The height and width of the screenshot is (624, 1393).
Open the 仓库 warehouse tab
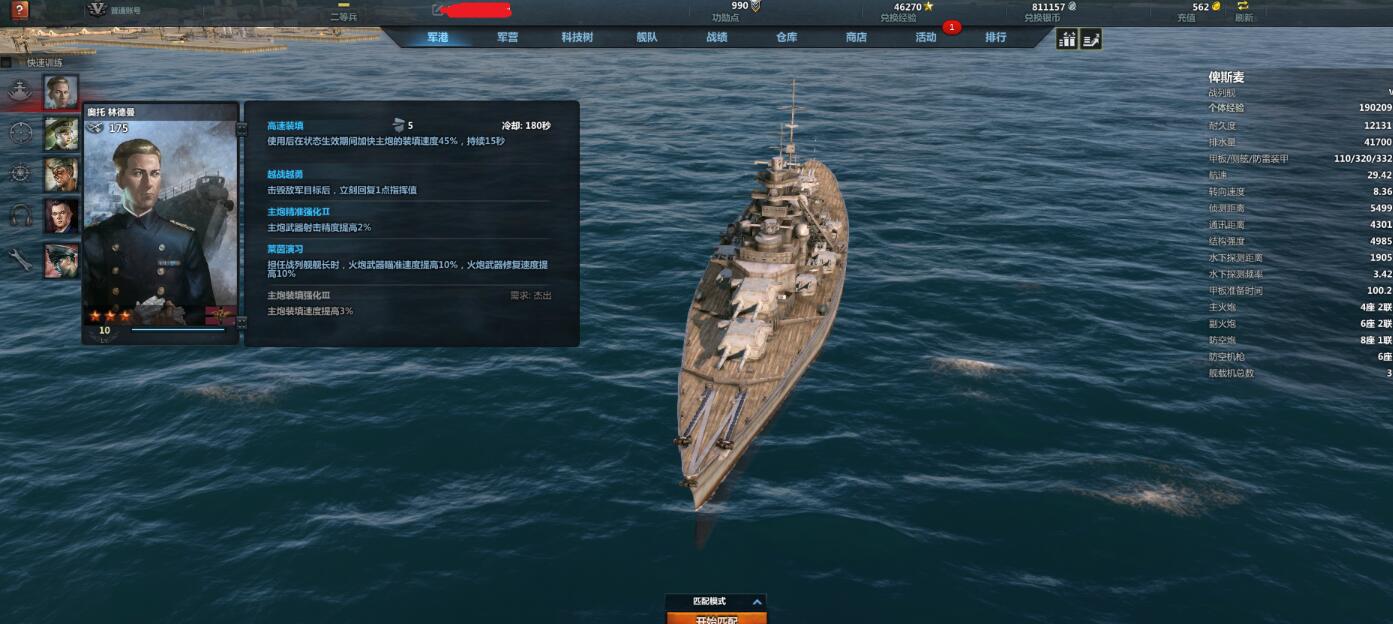point(787,38)
